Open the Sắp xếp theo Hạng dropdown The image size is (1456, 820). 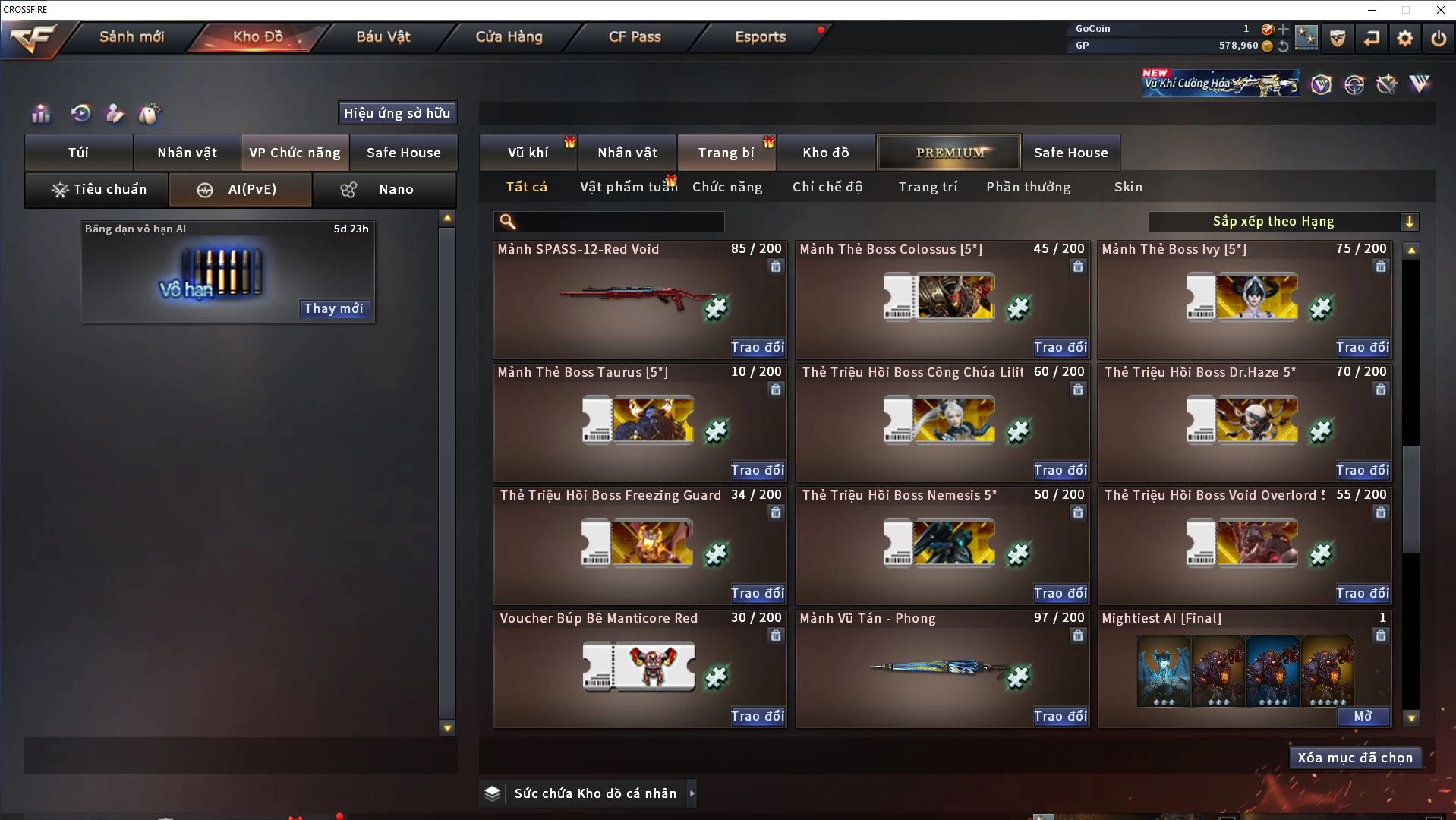[1283, 221]
